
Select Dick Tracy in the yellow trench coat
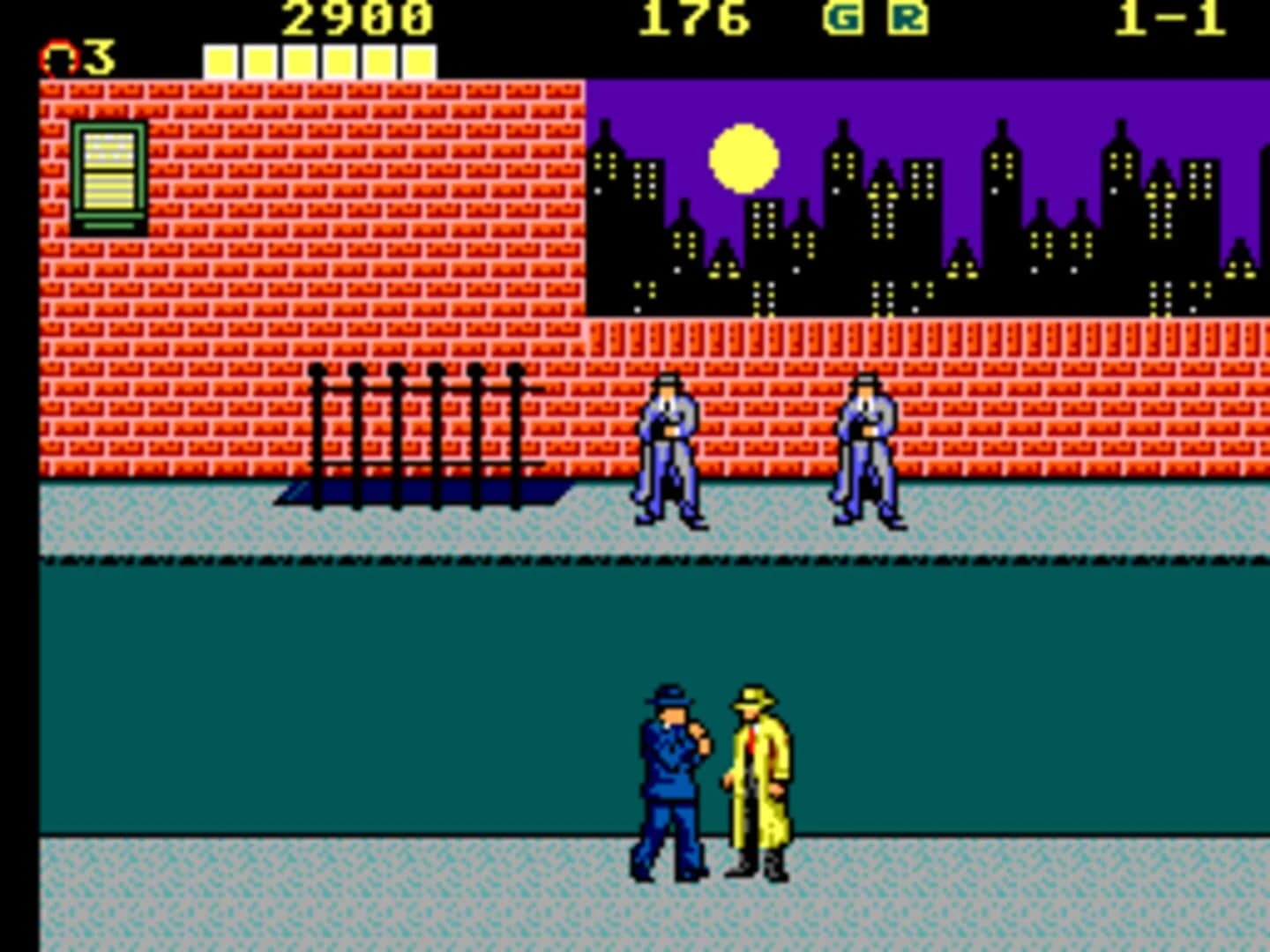[757, 776]
